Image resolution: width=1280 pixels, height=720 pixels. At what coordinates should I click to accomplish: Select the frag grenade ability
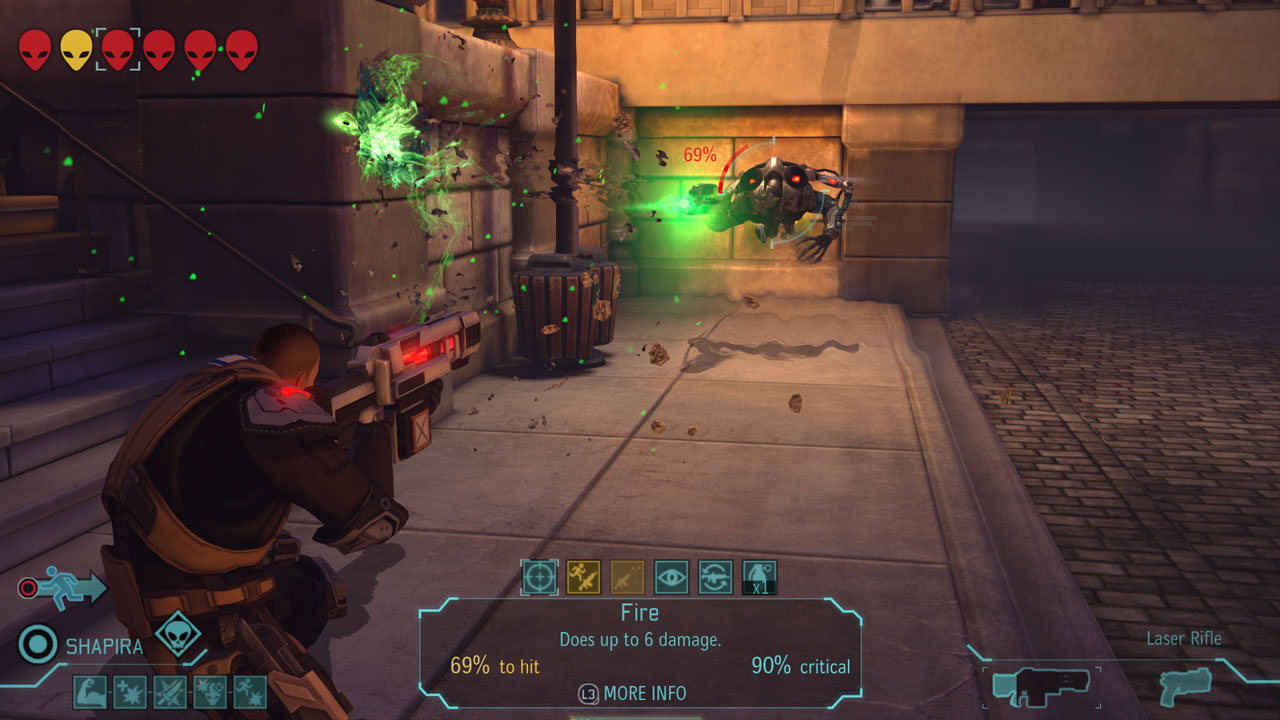[x=759, y=577]
